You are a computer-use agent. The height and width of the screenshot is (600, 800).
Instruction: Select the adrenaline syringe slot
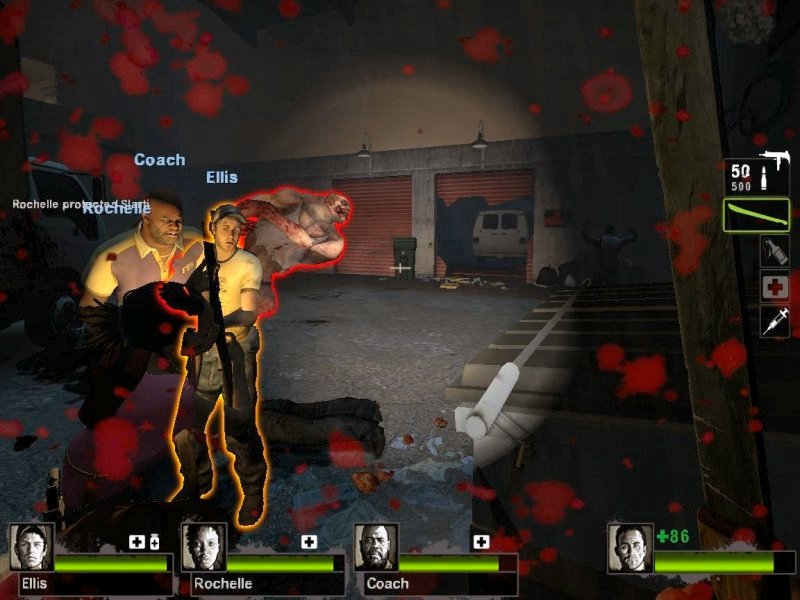[774, 321]
